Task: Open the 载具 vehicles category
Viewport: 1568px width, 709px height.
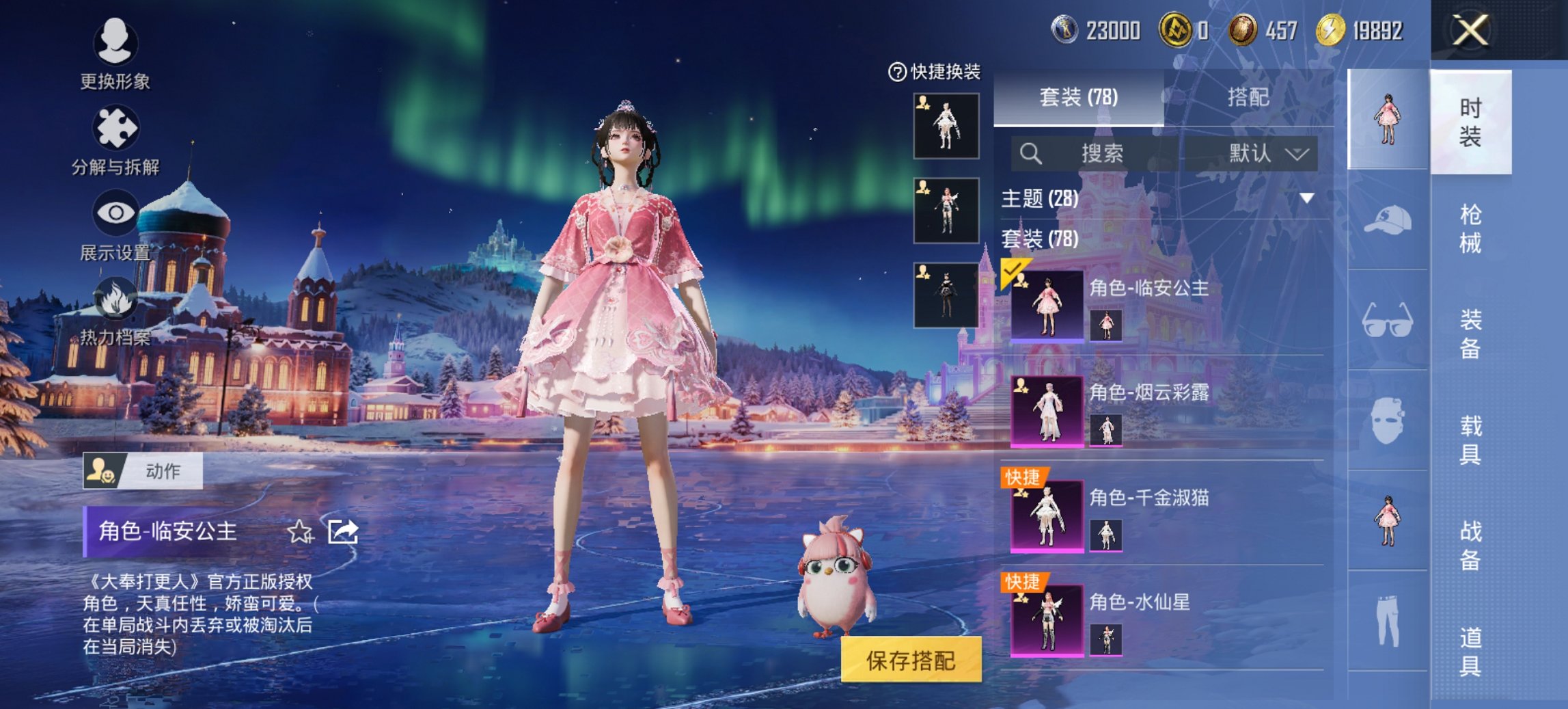Action: pyautogui.click(x=1470, y=440)
